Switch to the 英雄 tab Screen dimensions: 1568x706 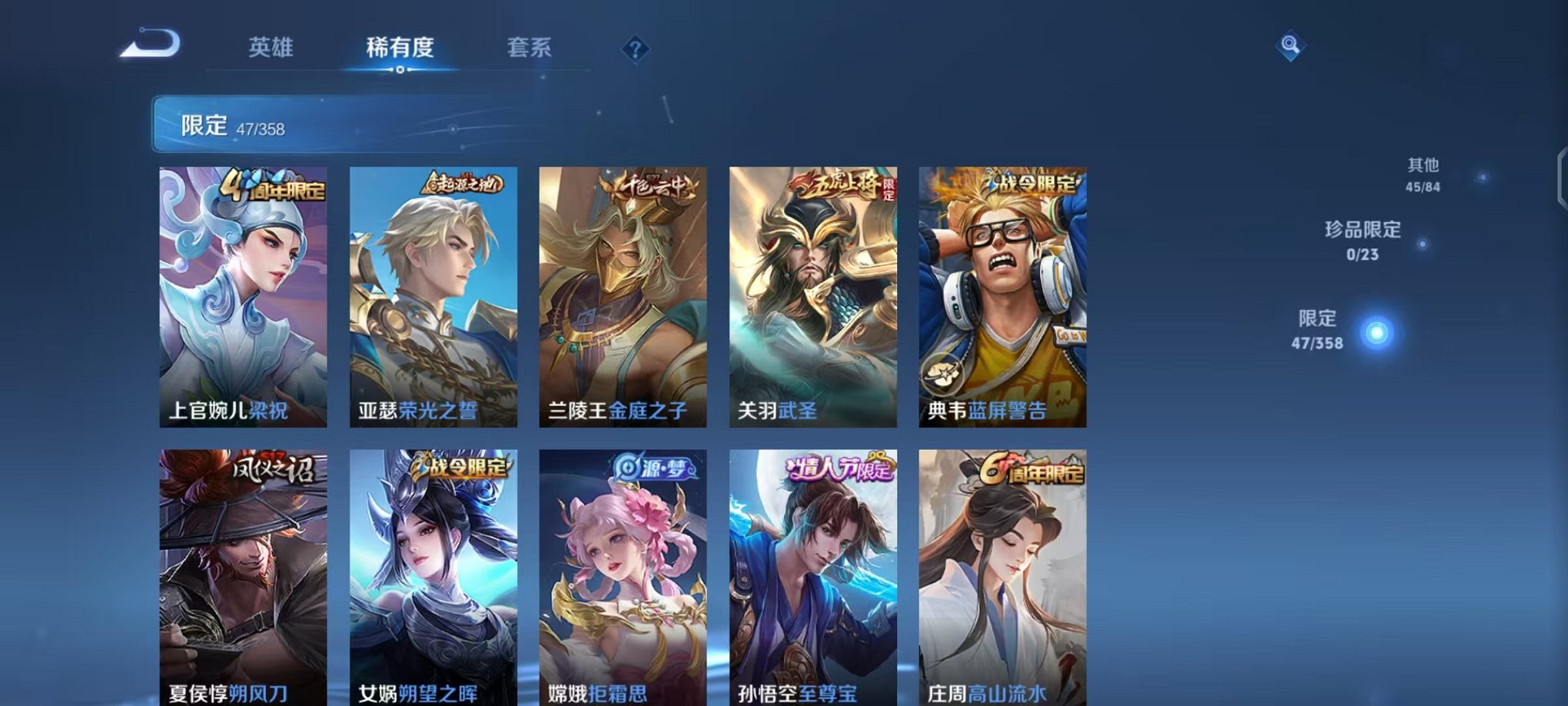pyautogui.click(x=271, y=48)
